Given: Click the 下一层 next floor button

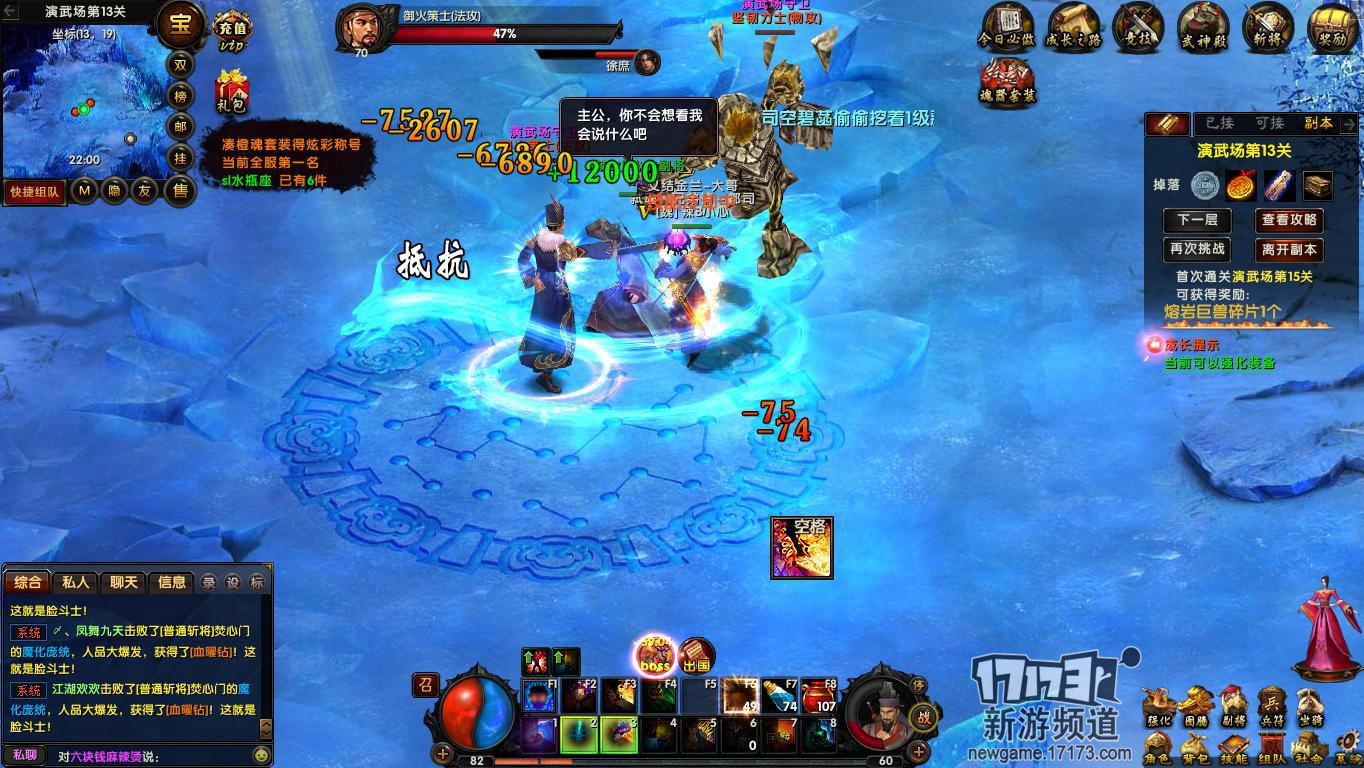Looking at the screenshot, I should tap(1197, 220).
